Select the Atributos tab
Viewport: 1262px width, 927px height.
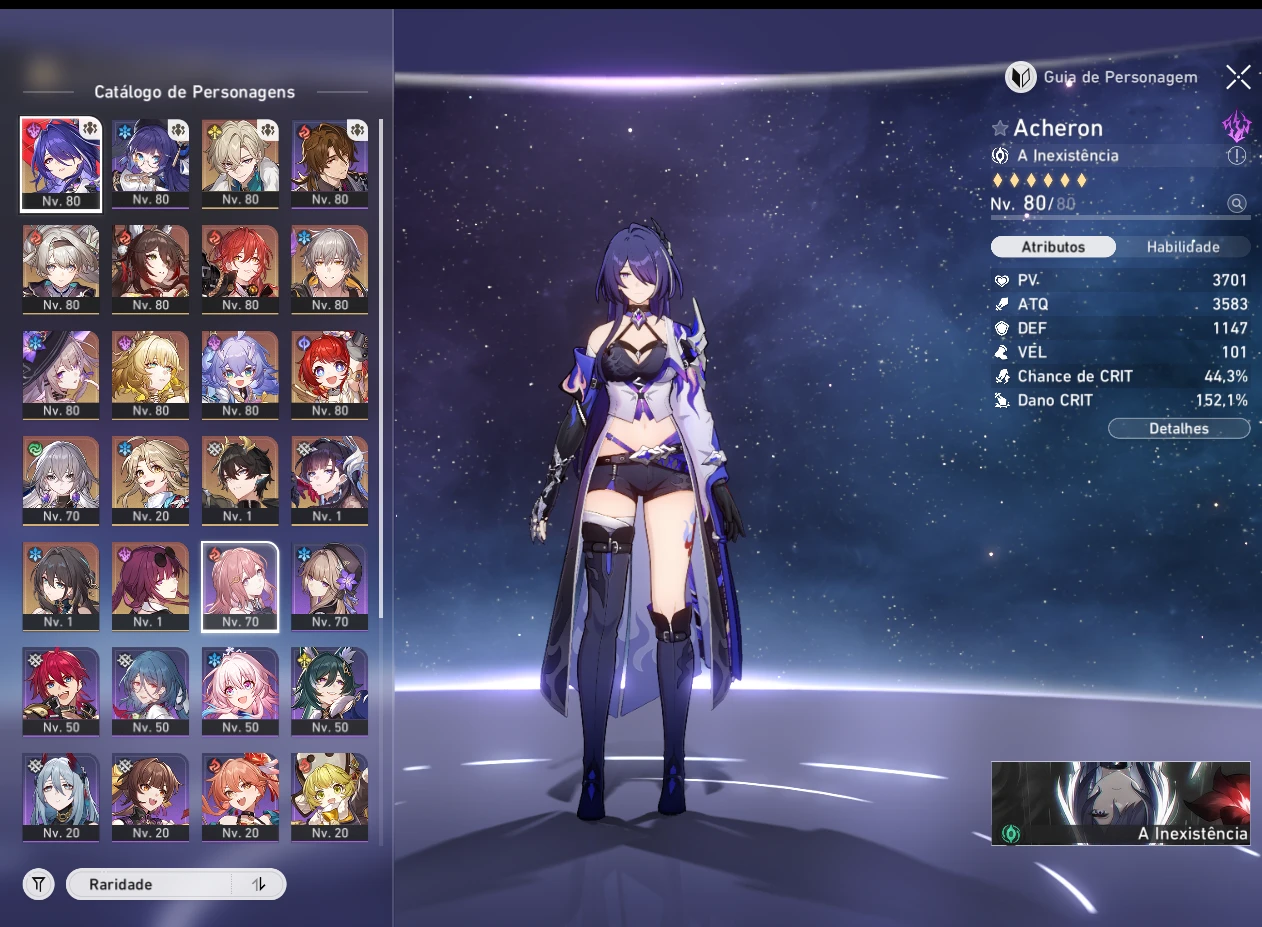pos(1052,247)
